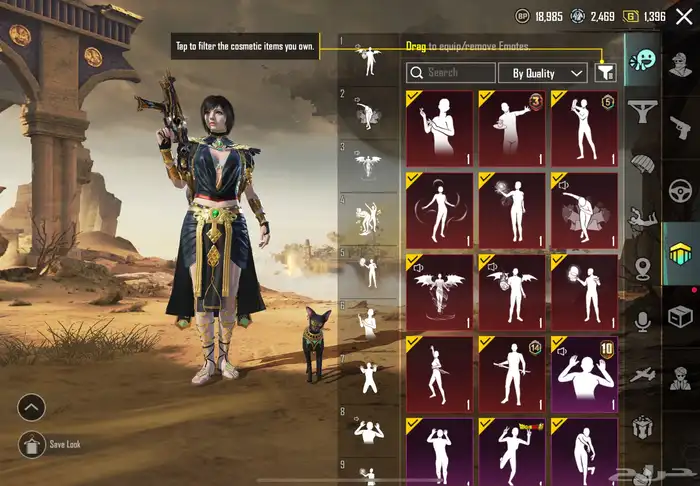
Task: Open the By Quality sort dropdown
Action: point(542,73)
